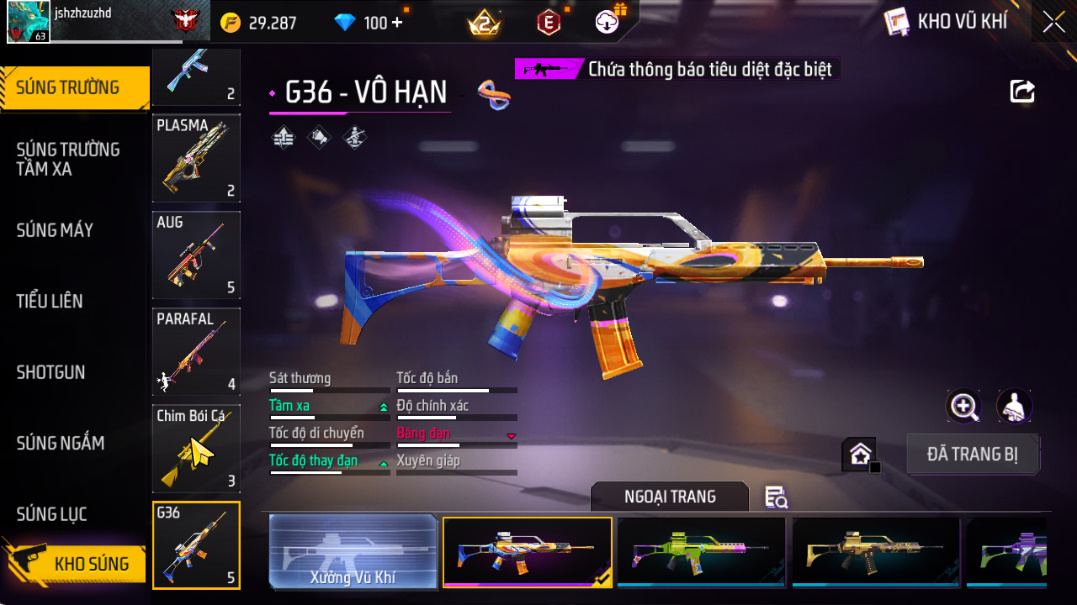Choose the SHOTGUN category

click(51, 372)
